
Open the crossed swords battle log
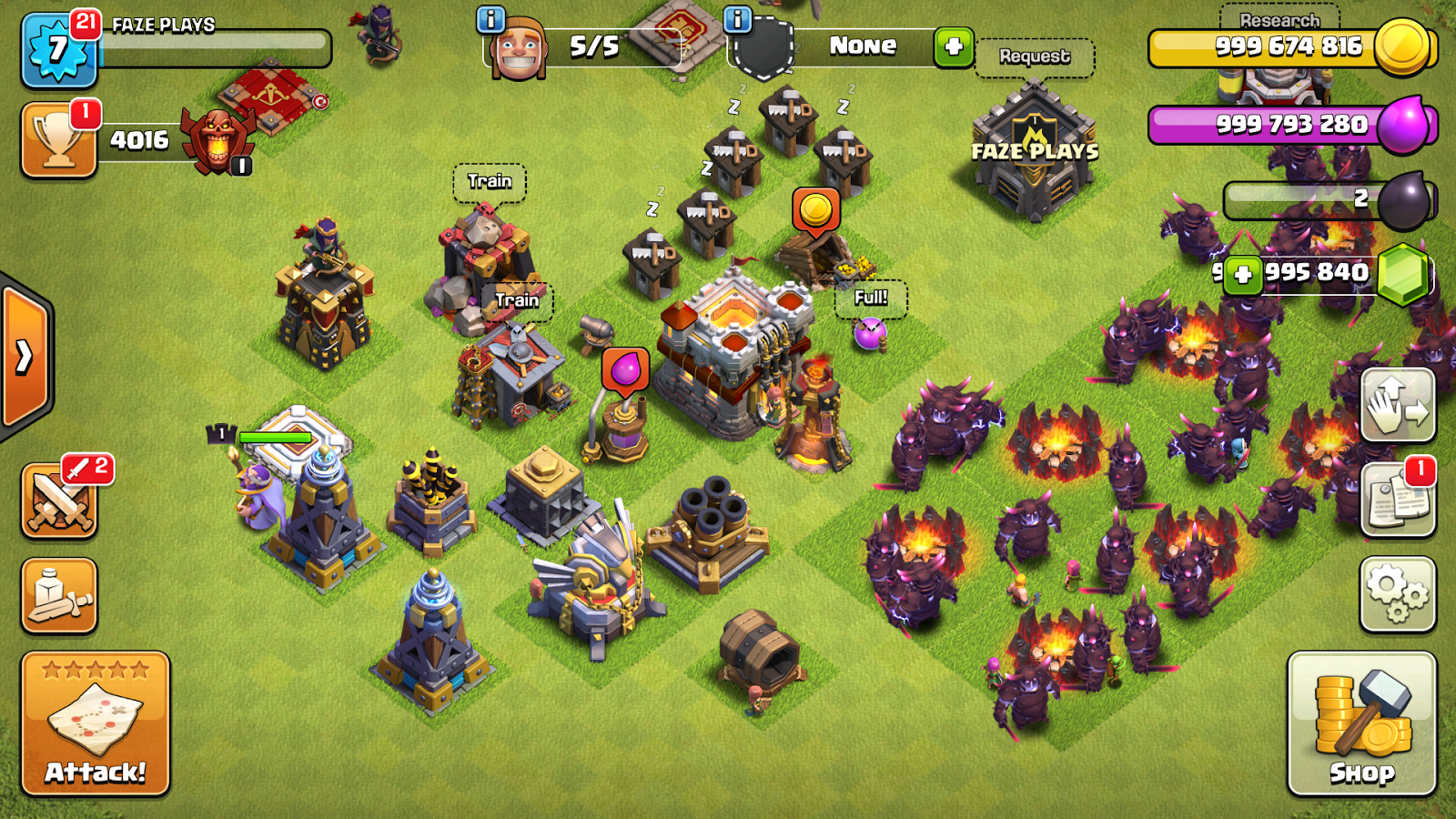(59, 500)
